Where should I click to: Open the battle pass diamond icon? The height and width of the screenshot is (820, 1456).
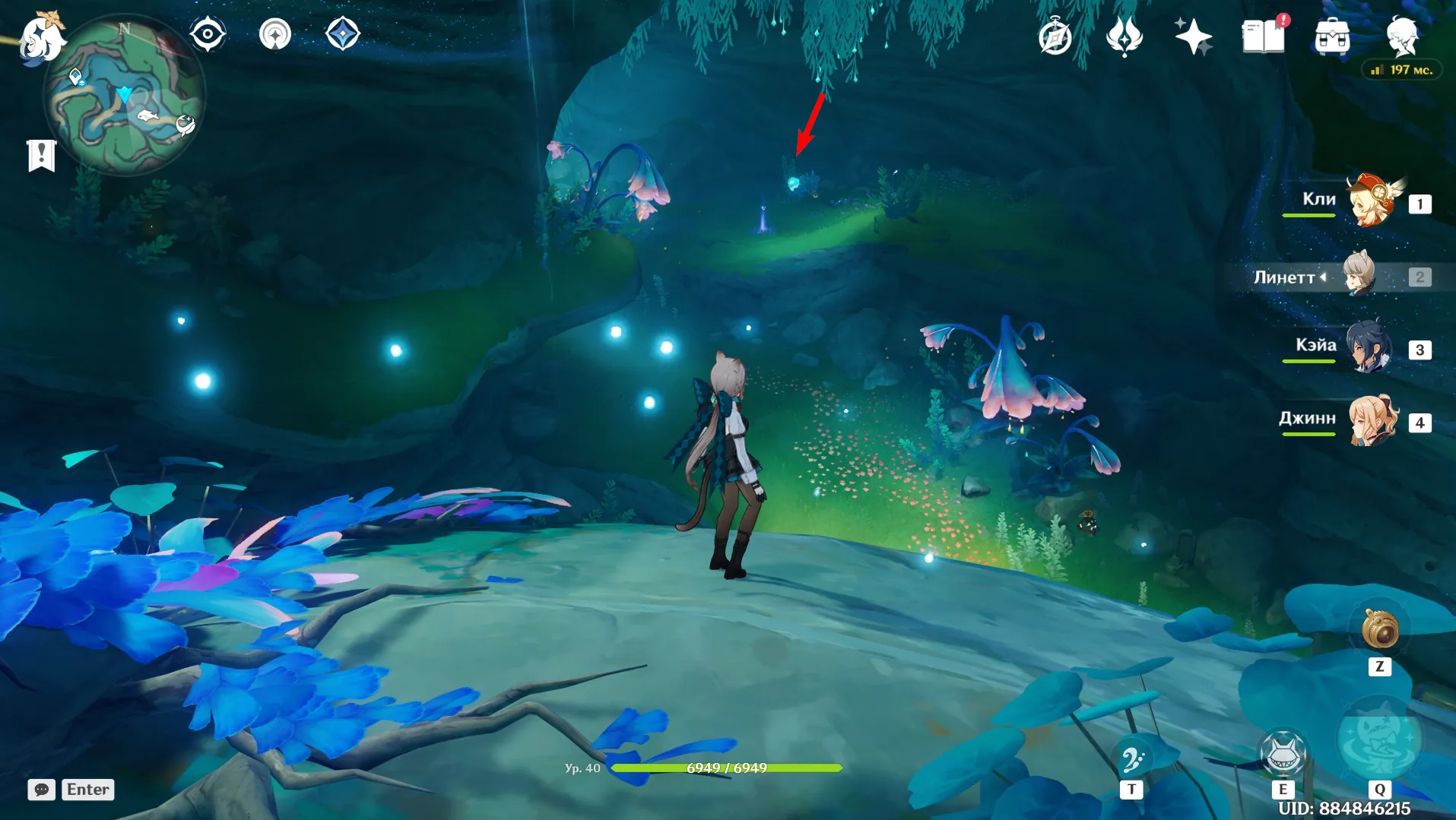342,35
